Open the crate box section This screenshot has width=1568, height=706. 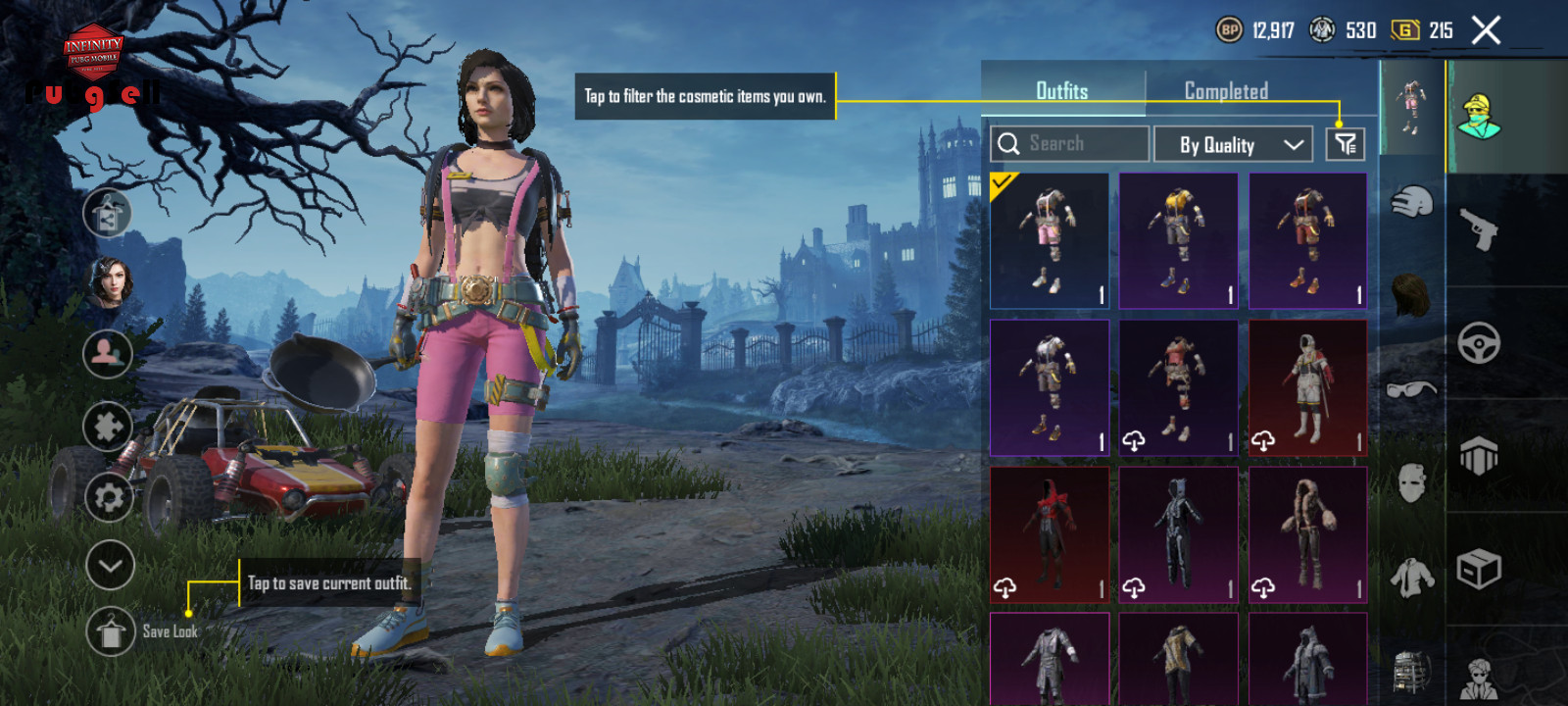[1479, 569]
